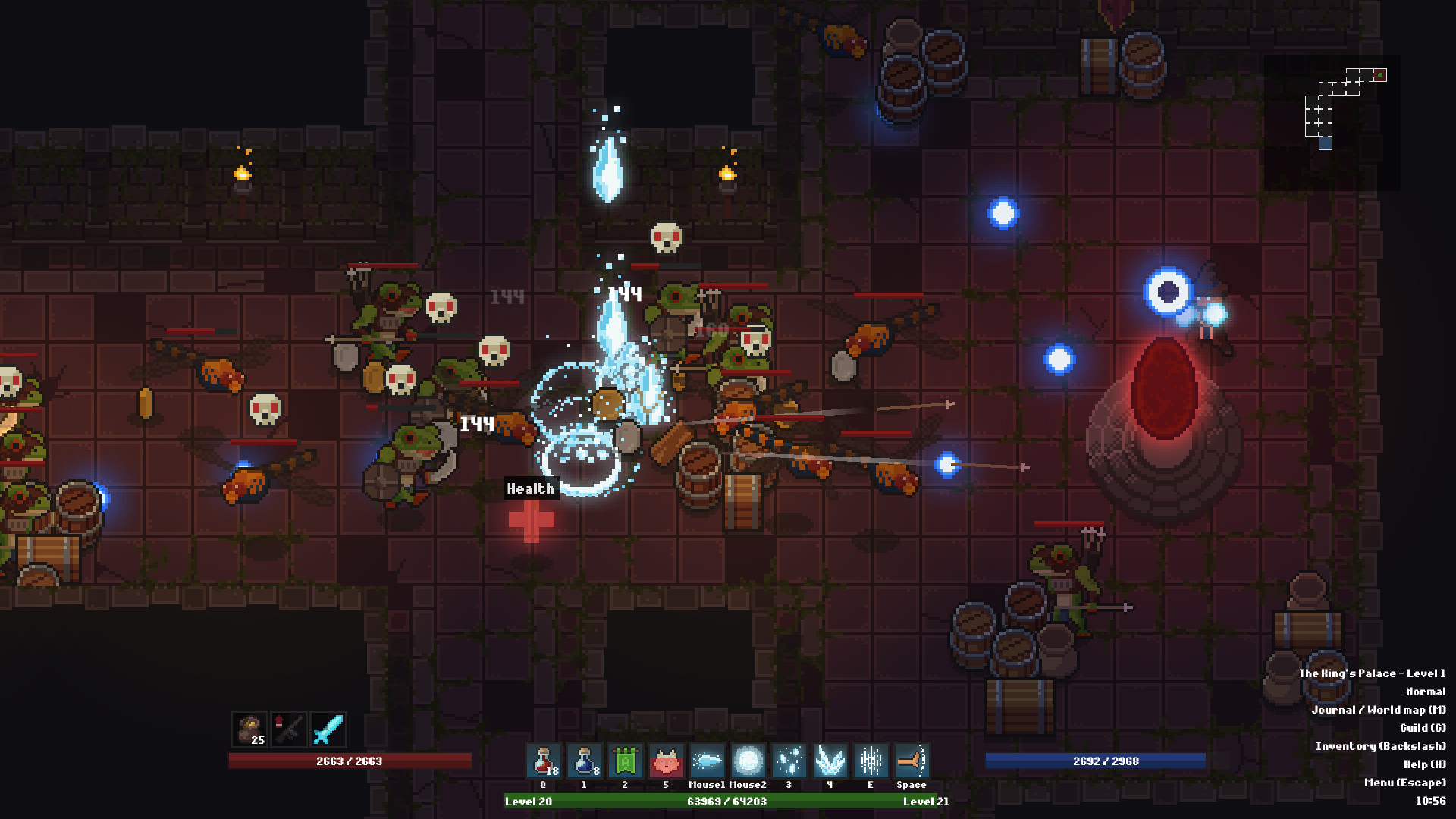The image size is (1456, 819).
Task: Open Journal / World map (M)
Action: point(1380,711)
